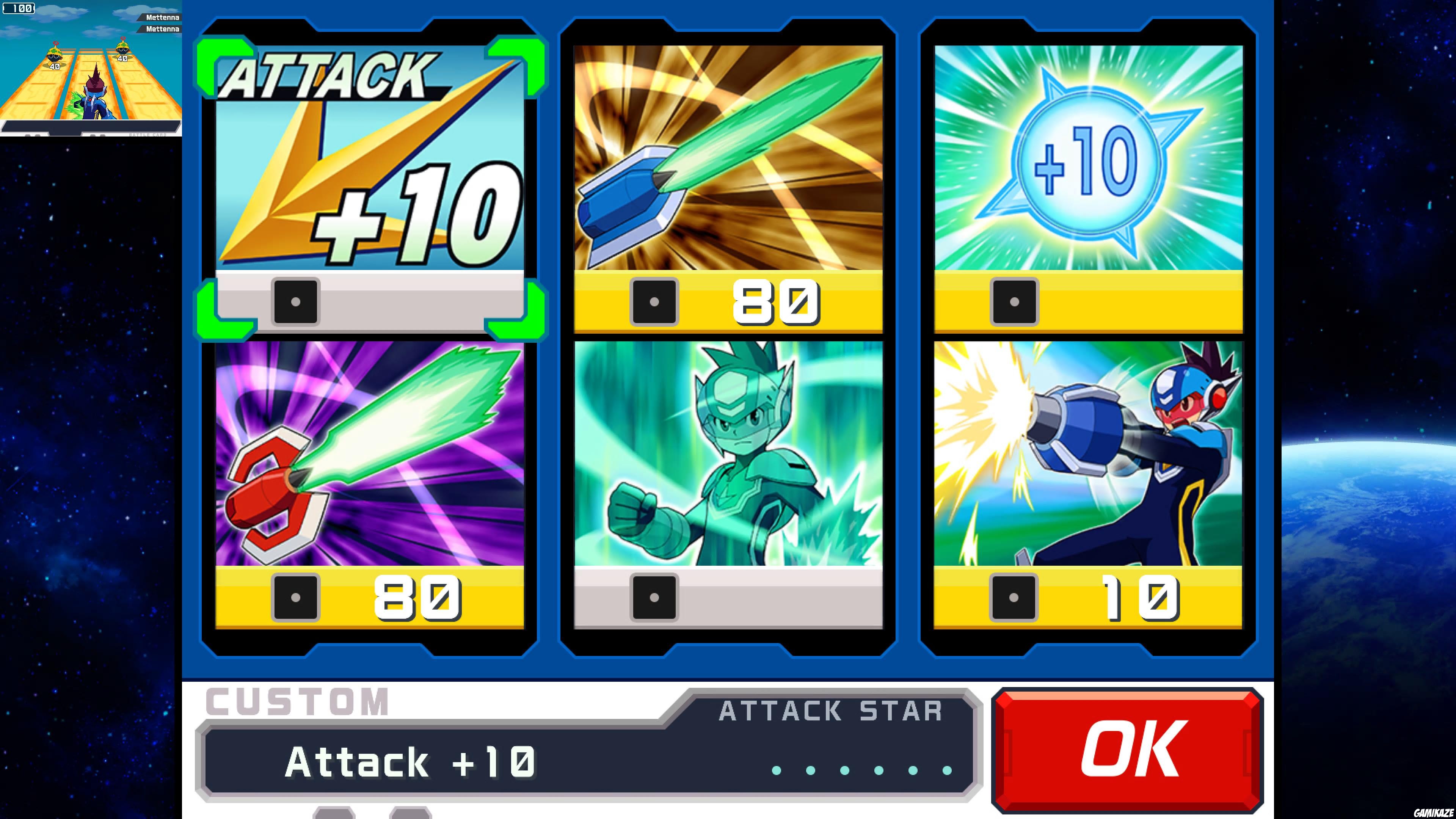Click the Mettenna enemy name

(163, 17)
